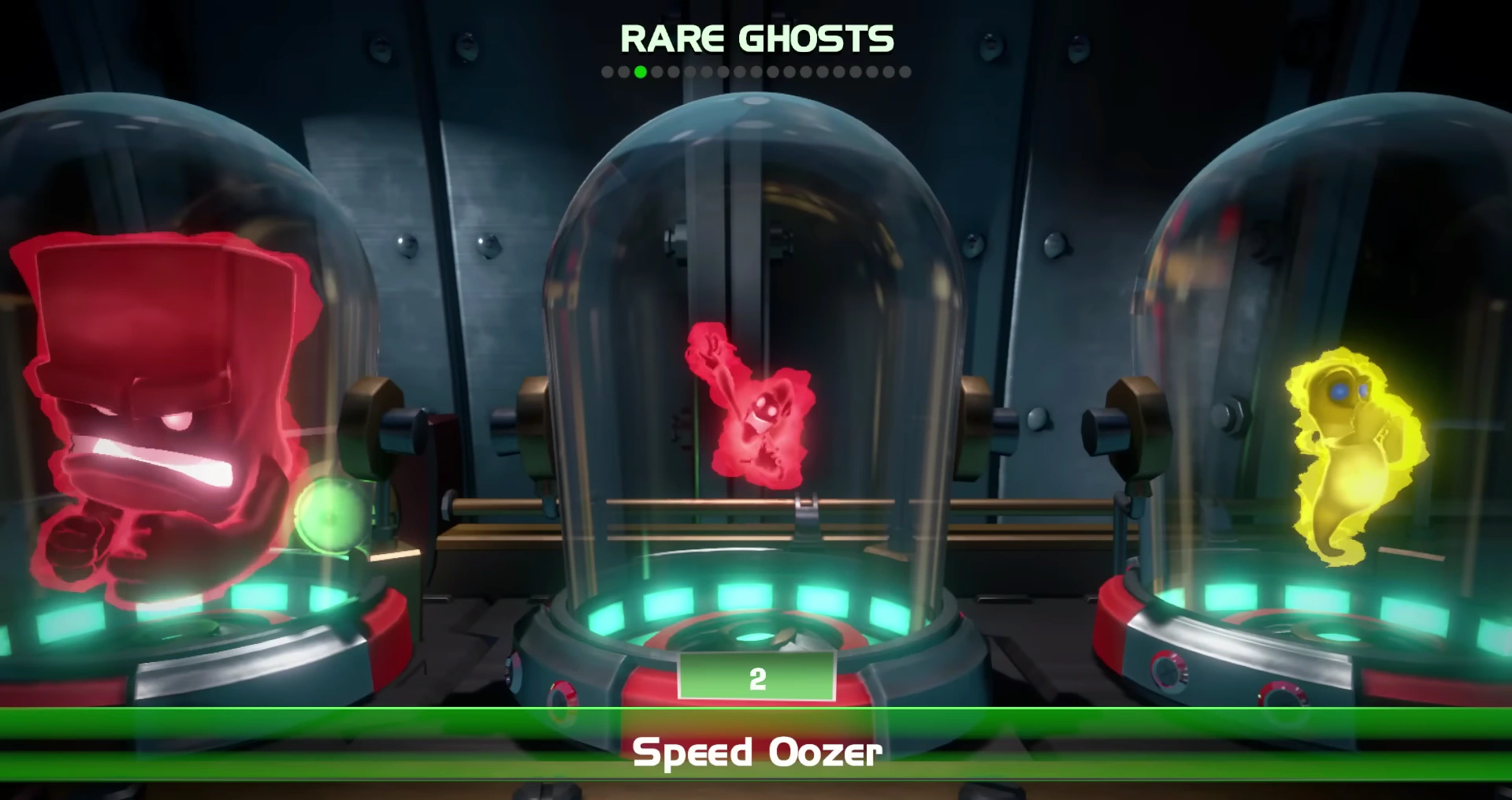Viewport: 1512px width, 800px height.
Task: Click the Speed Oozer name banner
Action: click(x=756, y=753)
